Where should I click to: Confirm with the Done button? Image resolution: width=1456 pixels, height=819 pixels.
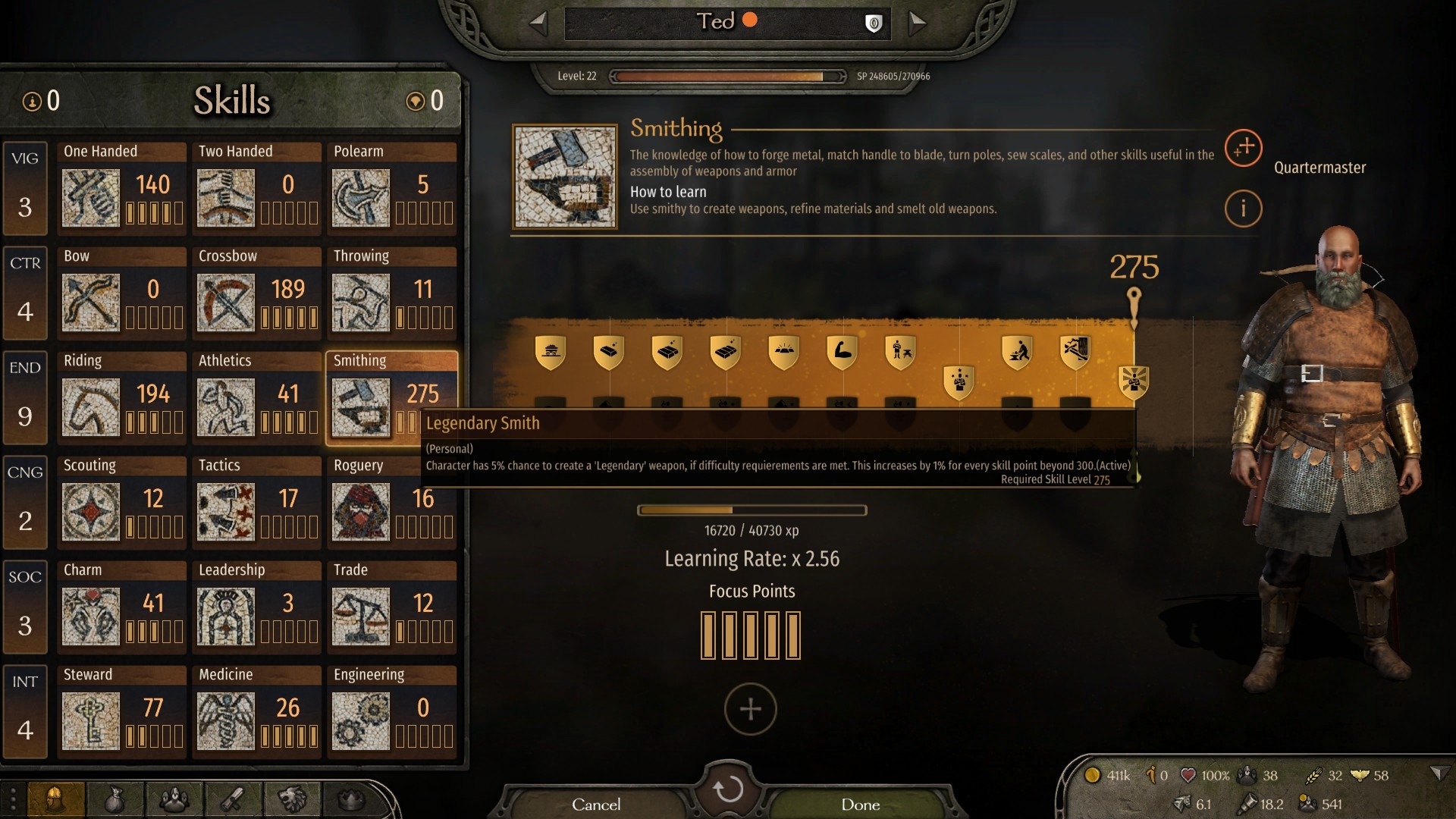860,804
